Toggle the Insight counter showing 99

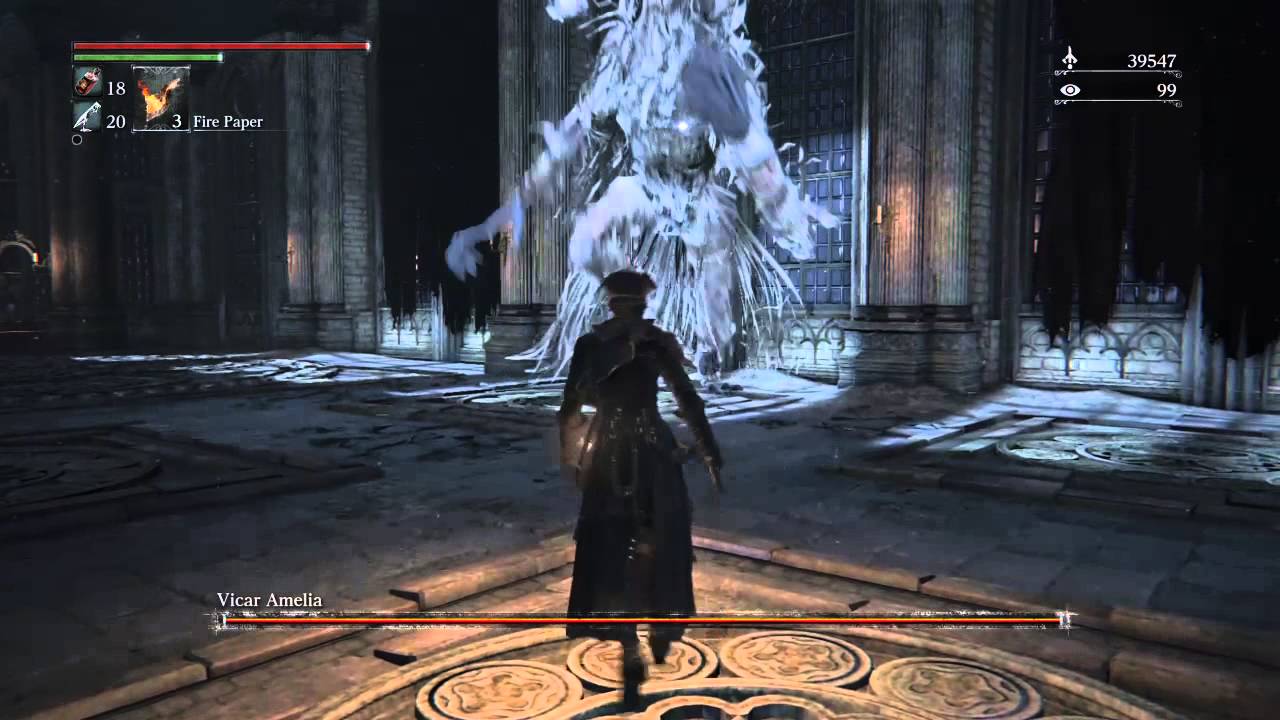pyautogui.click(x=1166, y=90)
